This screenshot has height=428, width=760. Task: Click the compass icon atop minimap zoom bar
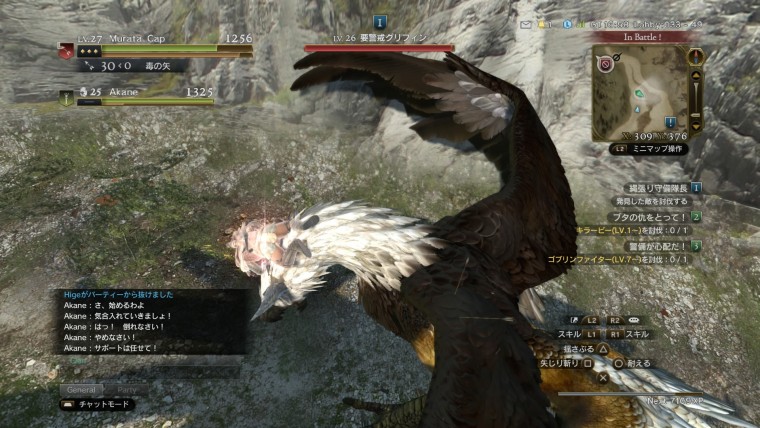pos(696,56)
